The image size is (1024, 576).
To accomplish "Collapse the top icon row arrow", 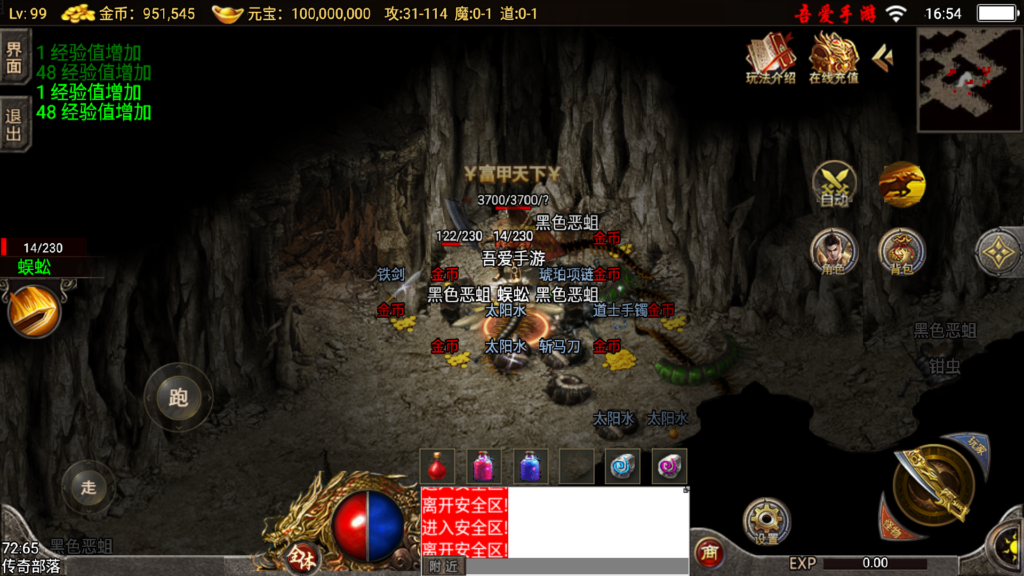I will pos(882,58).
